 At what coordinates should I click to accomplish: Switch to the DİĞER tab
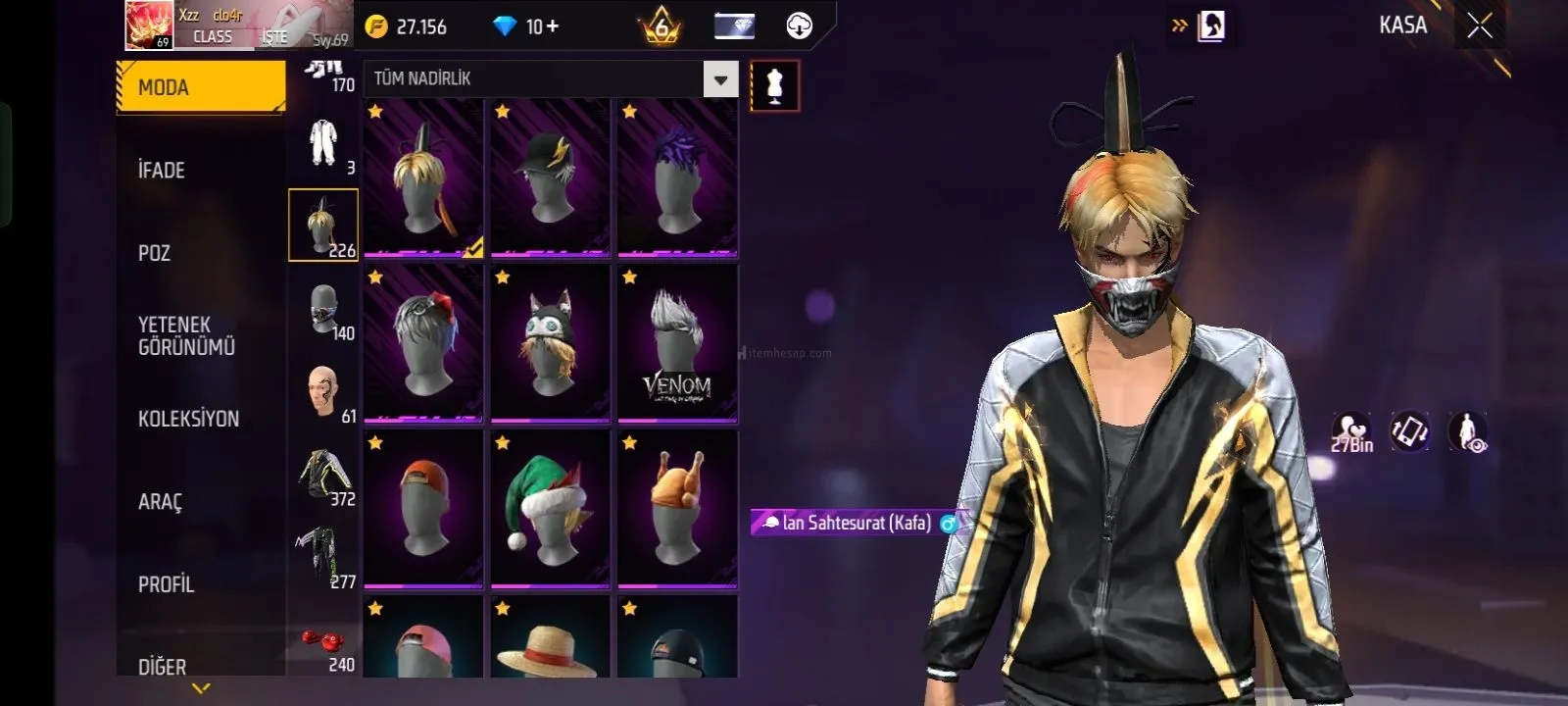(162, 667)
